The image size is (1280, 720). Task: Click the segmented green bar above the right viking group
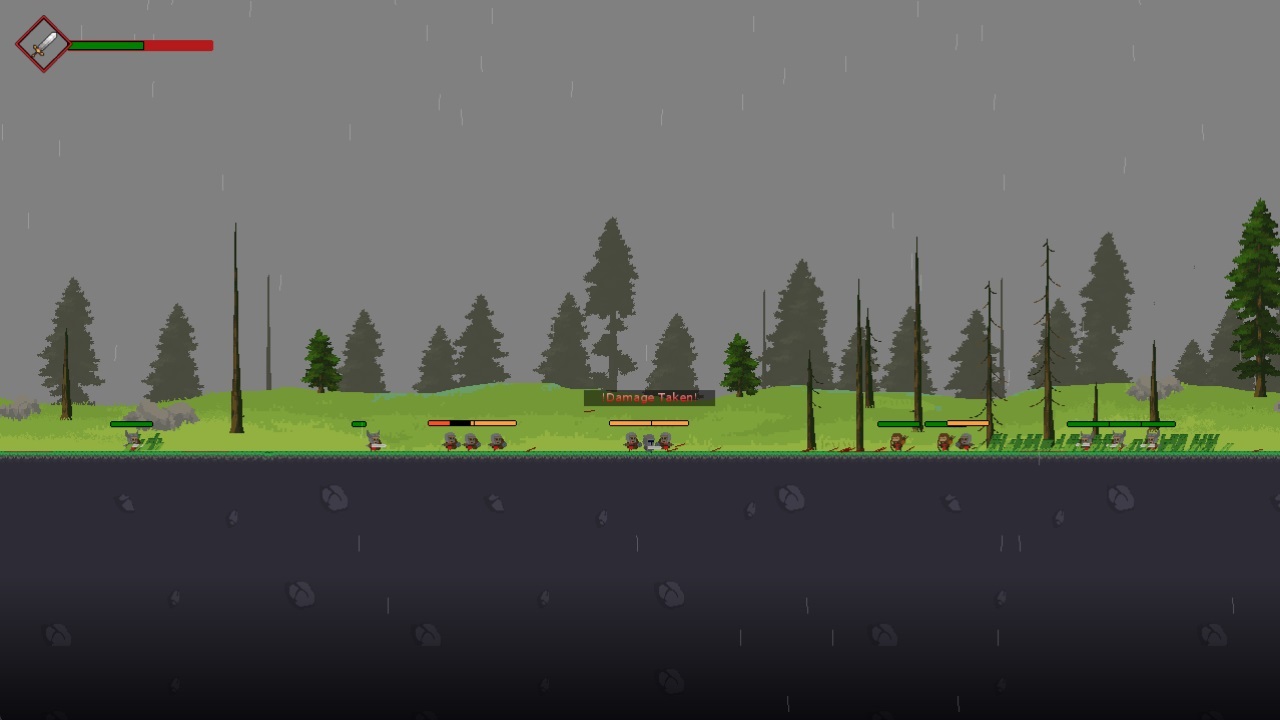click(x=1120, y=423)
